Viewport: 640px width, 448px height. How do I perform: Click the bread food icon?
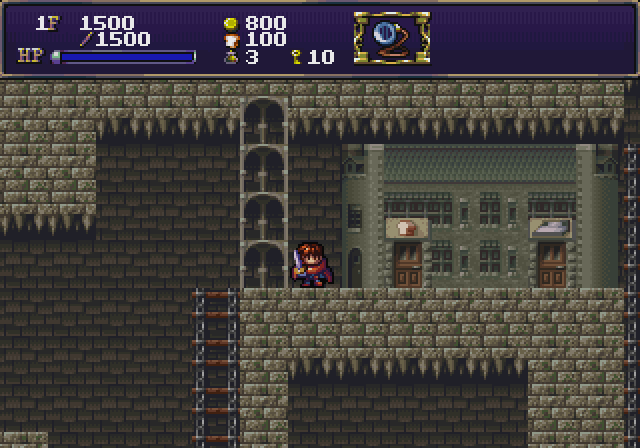tap(230, 39)
